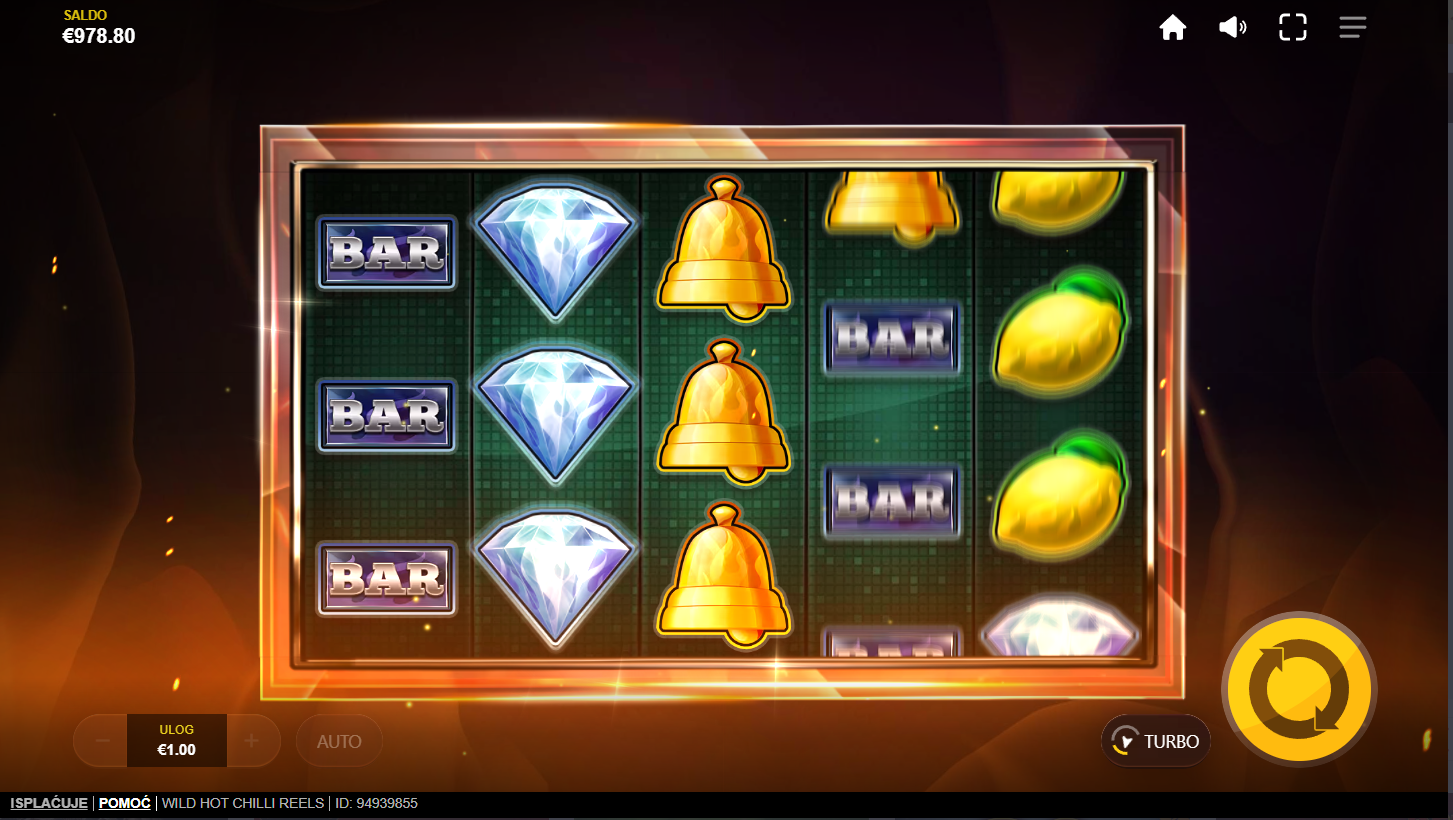
Task: Spin the reels with the yellow button
Action: (1299, 689)
